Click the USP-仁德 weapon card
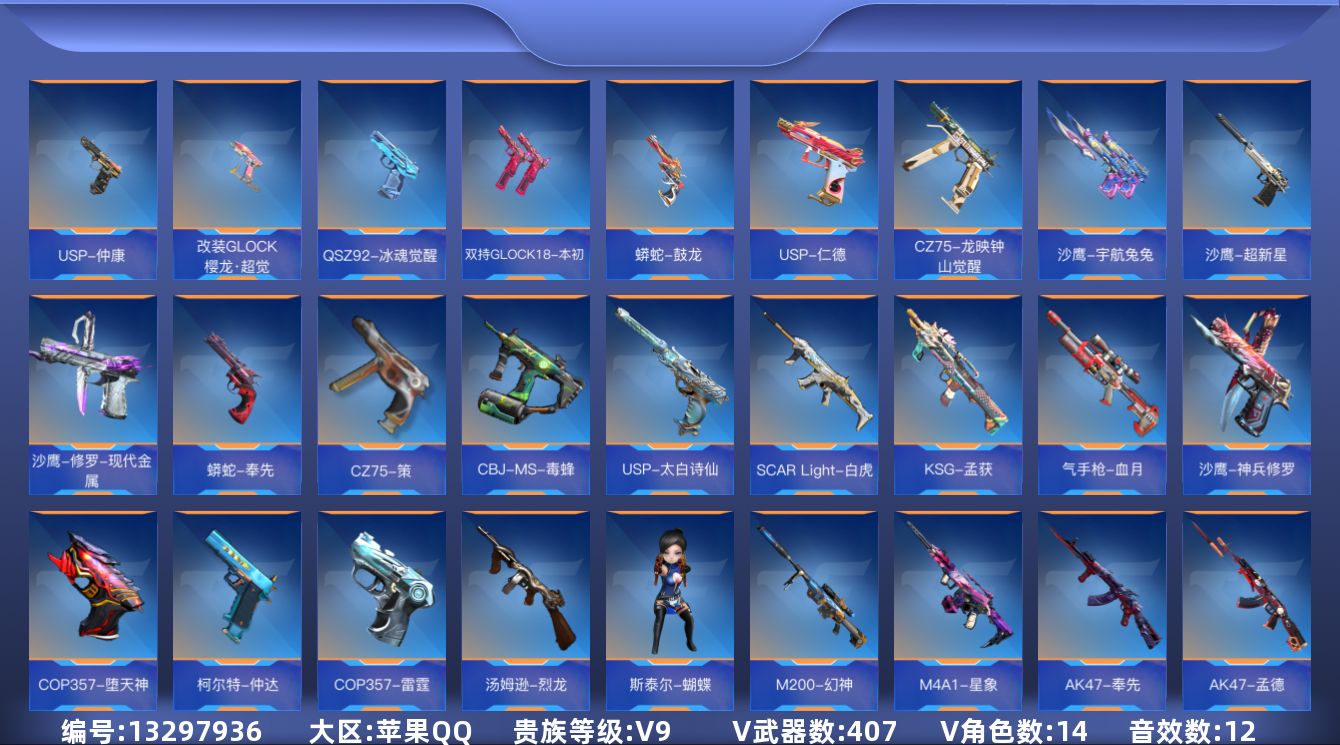Screen dimensions: 1340x745 [x=813, y=179]
